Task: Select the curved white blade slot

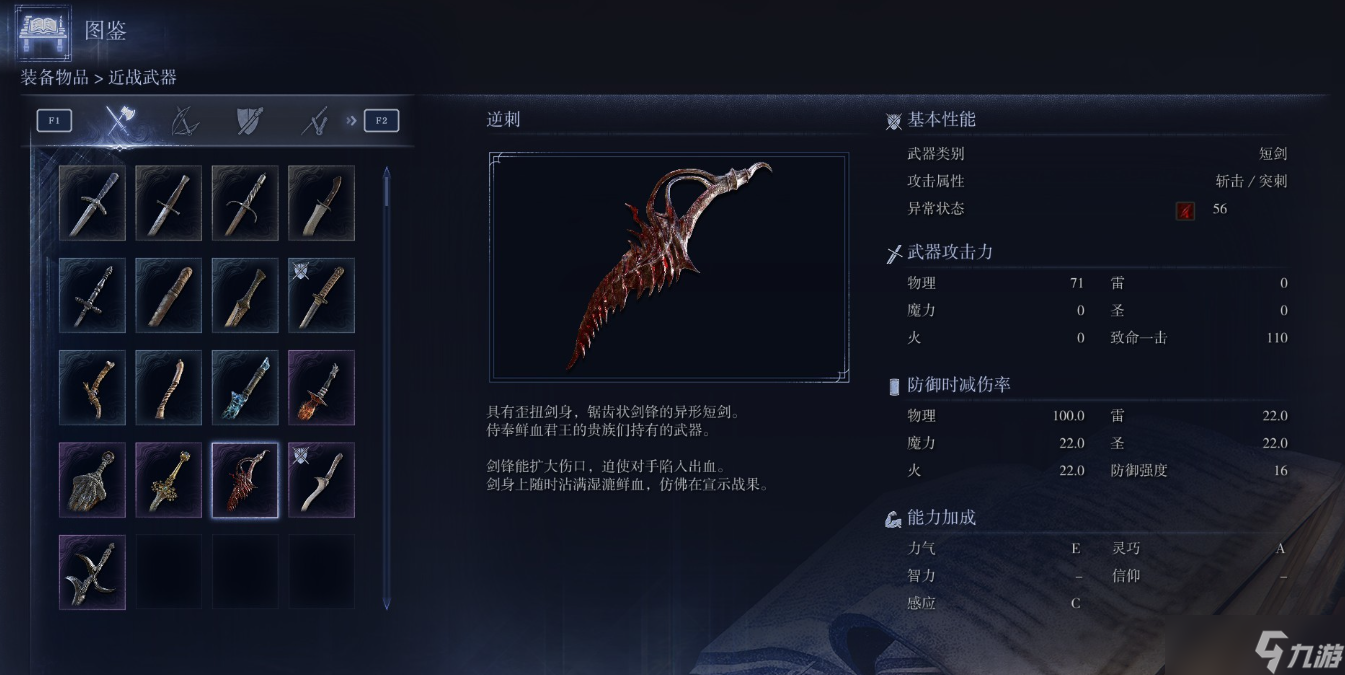Action: click(x=322, y=480)
